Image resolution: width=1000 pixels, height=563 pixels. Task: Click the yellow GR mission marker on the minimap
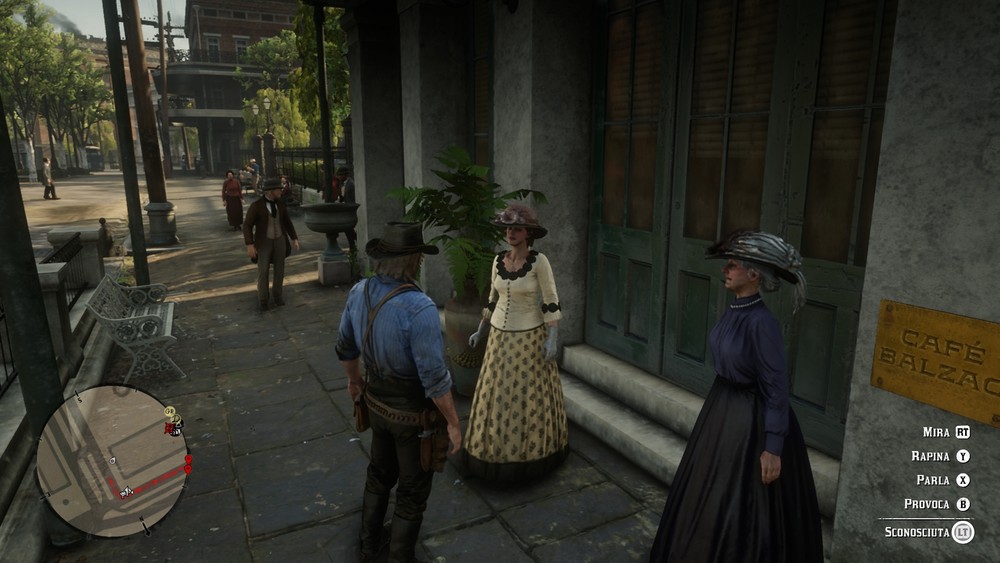(170, 411)
